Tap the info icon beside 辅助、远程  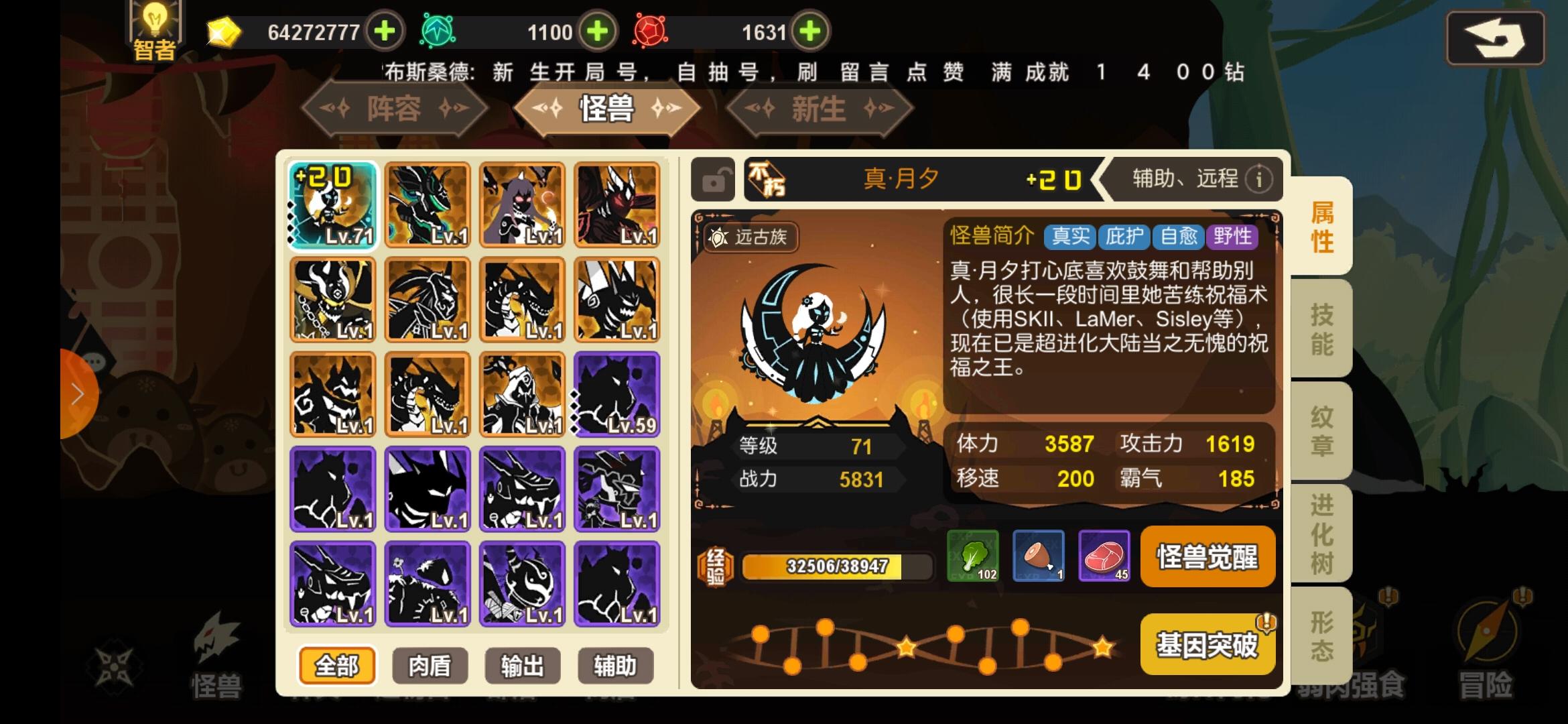tap(1258, 179)
